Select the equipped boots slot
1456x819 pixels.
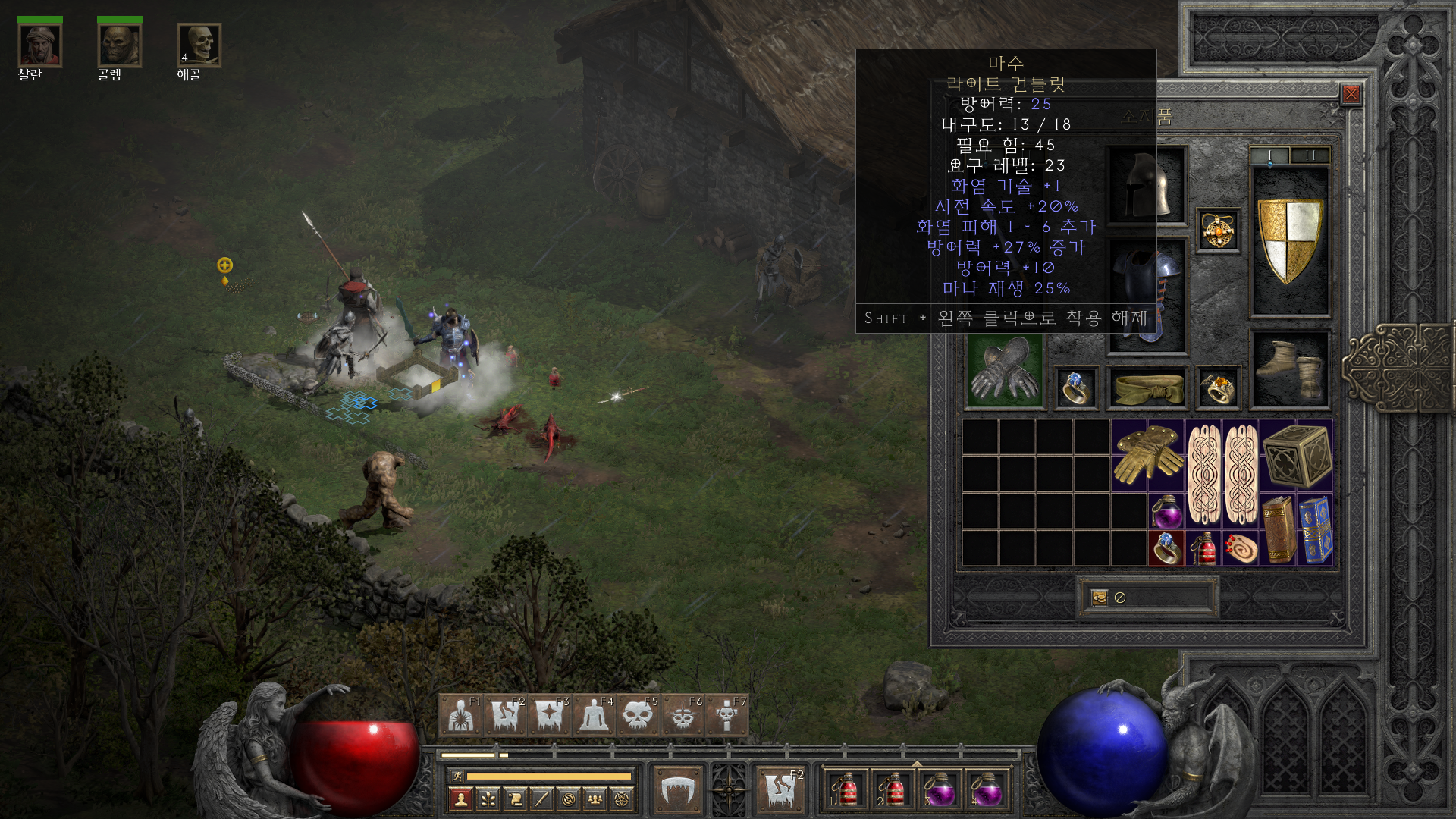1290,369
